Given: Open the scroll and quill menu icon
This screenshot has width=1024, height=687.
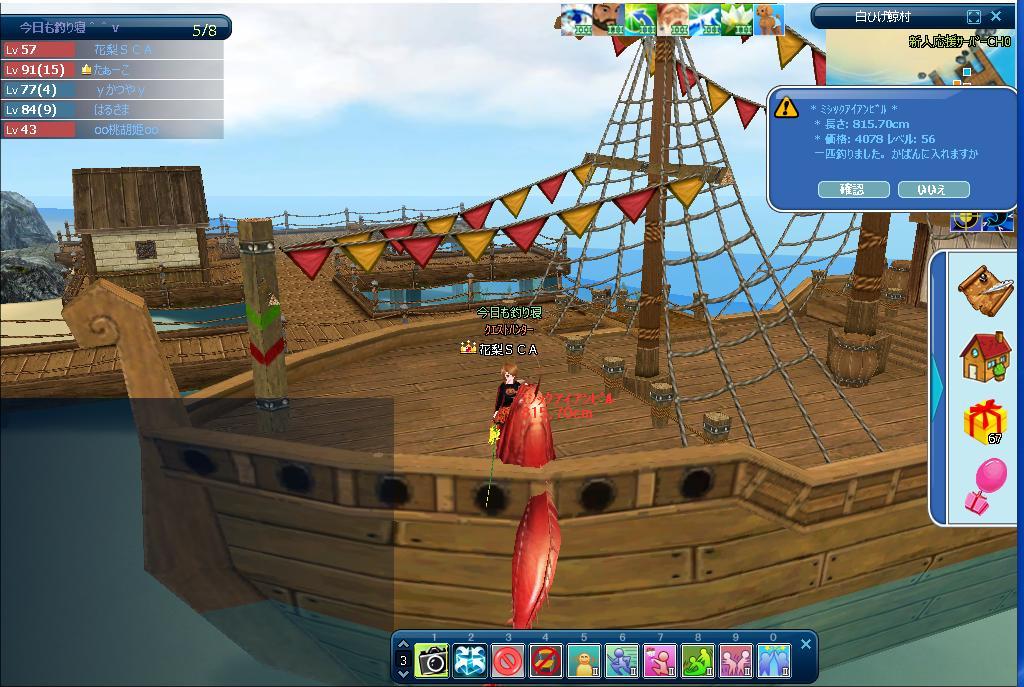Looking at the screenshot, I should click(x=985, y=290).
